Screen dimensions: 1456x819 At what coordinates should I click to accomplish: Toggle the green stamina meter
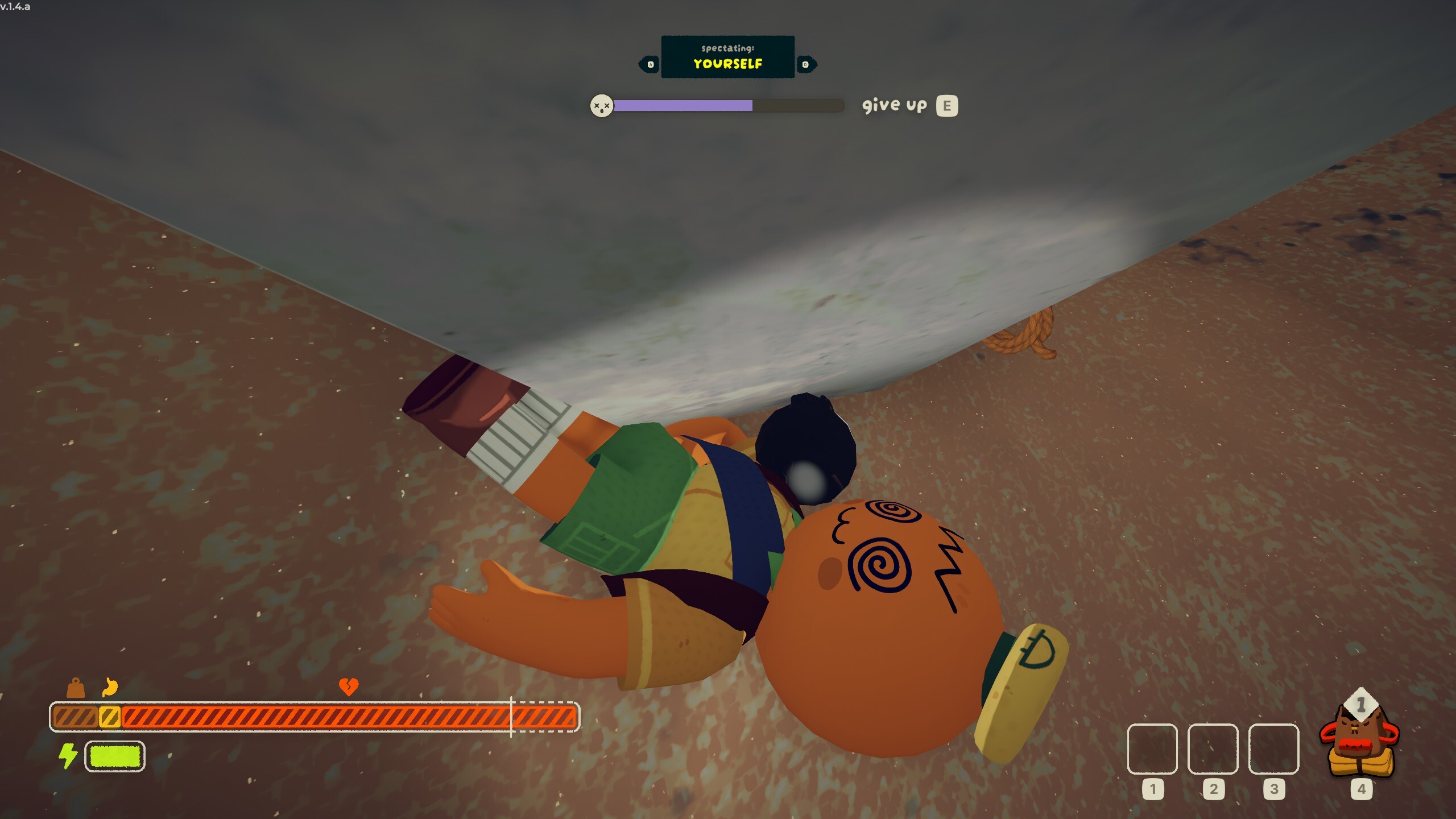114,756
